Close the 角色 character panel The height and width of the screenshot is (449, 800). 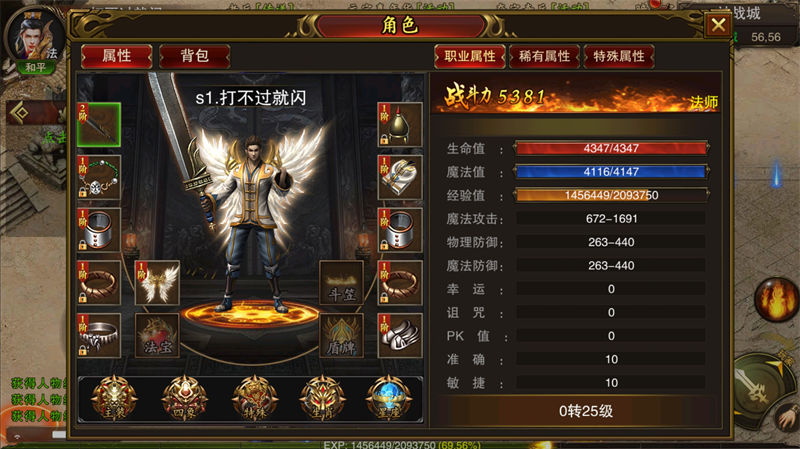click(x=718, y=25)
